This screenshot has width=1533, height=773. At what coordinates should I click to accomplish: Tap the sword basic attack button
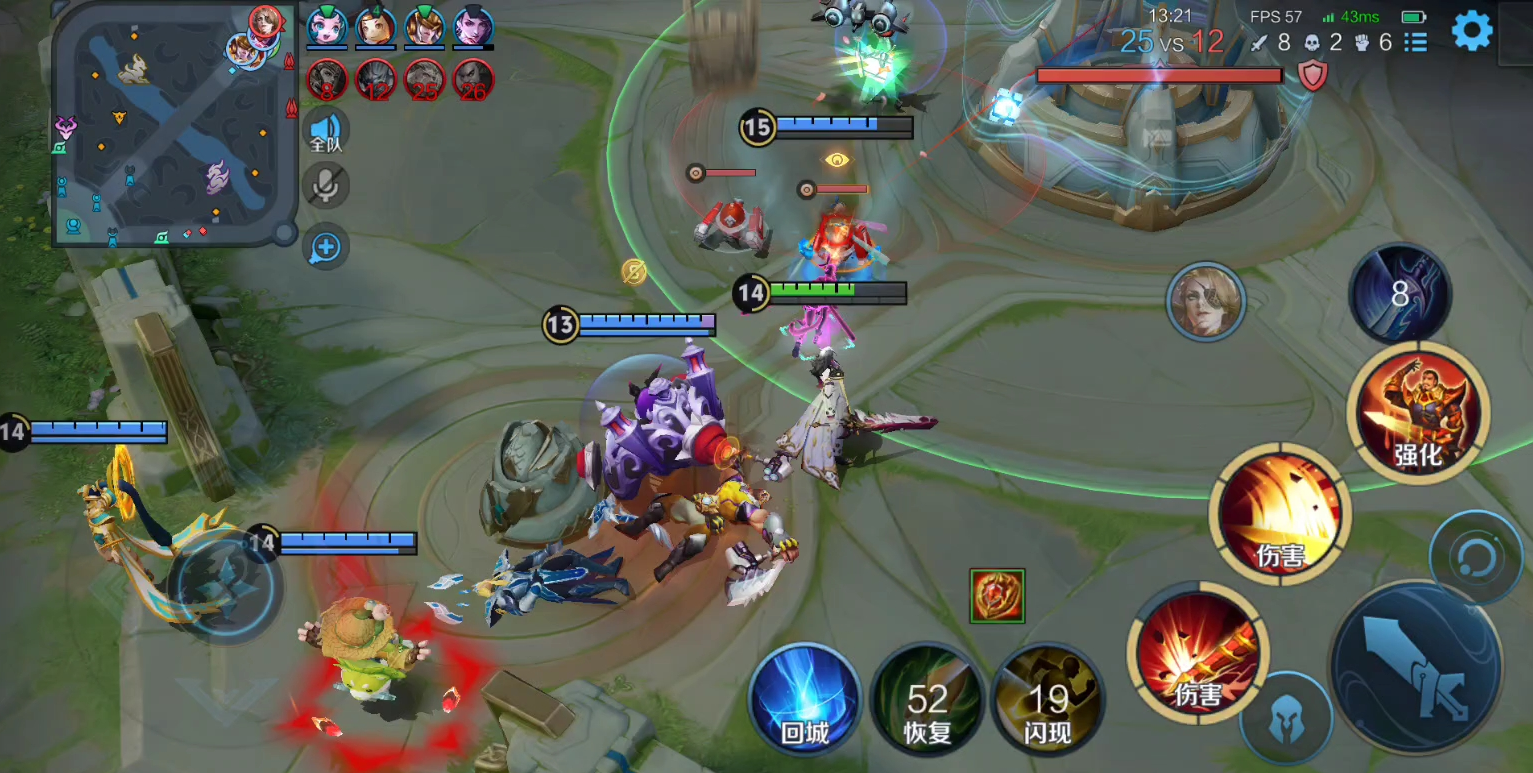1416,668
